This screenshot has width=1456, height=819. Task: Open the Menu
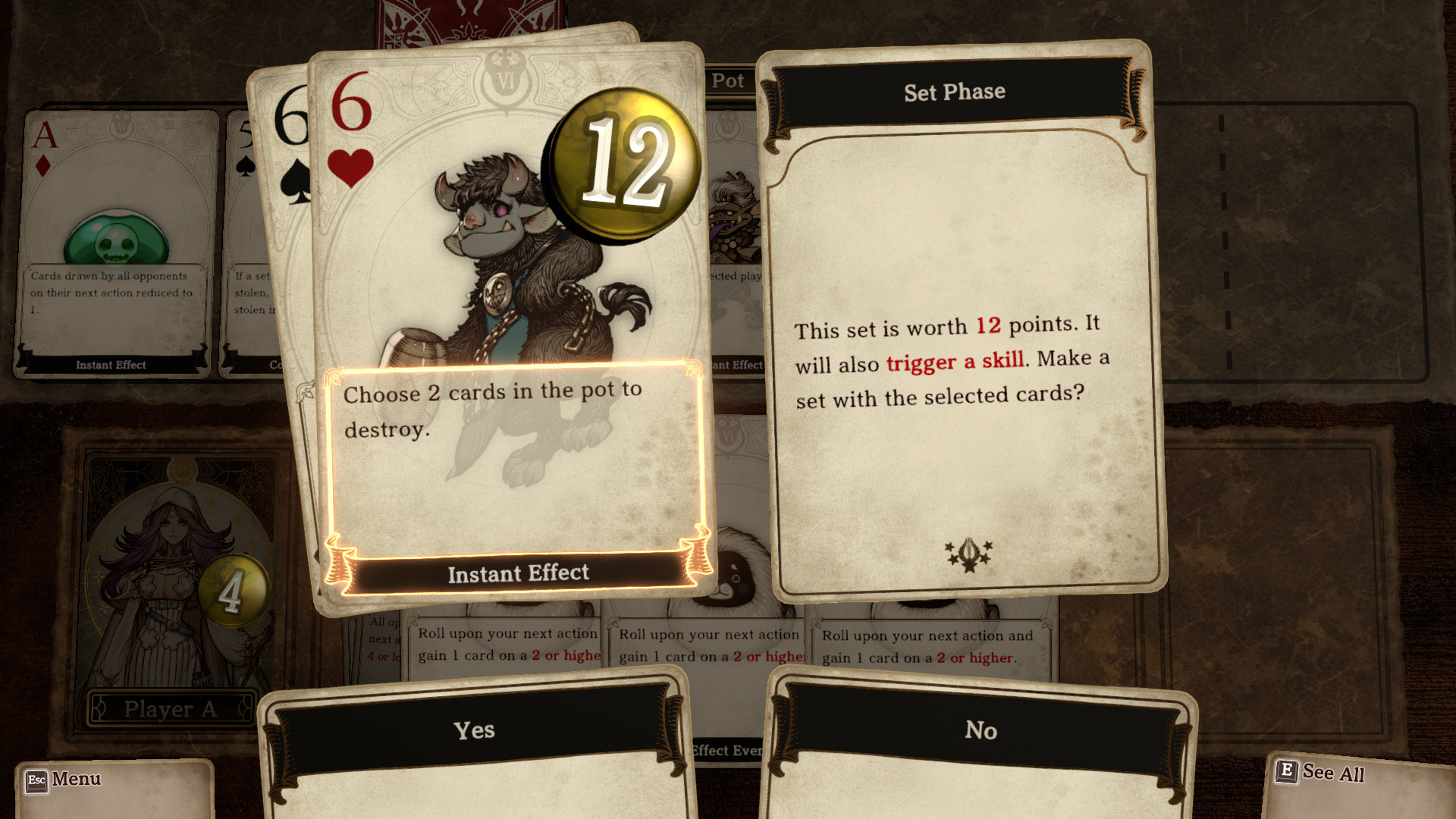coord(77,779)
